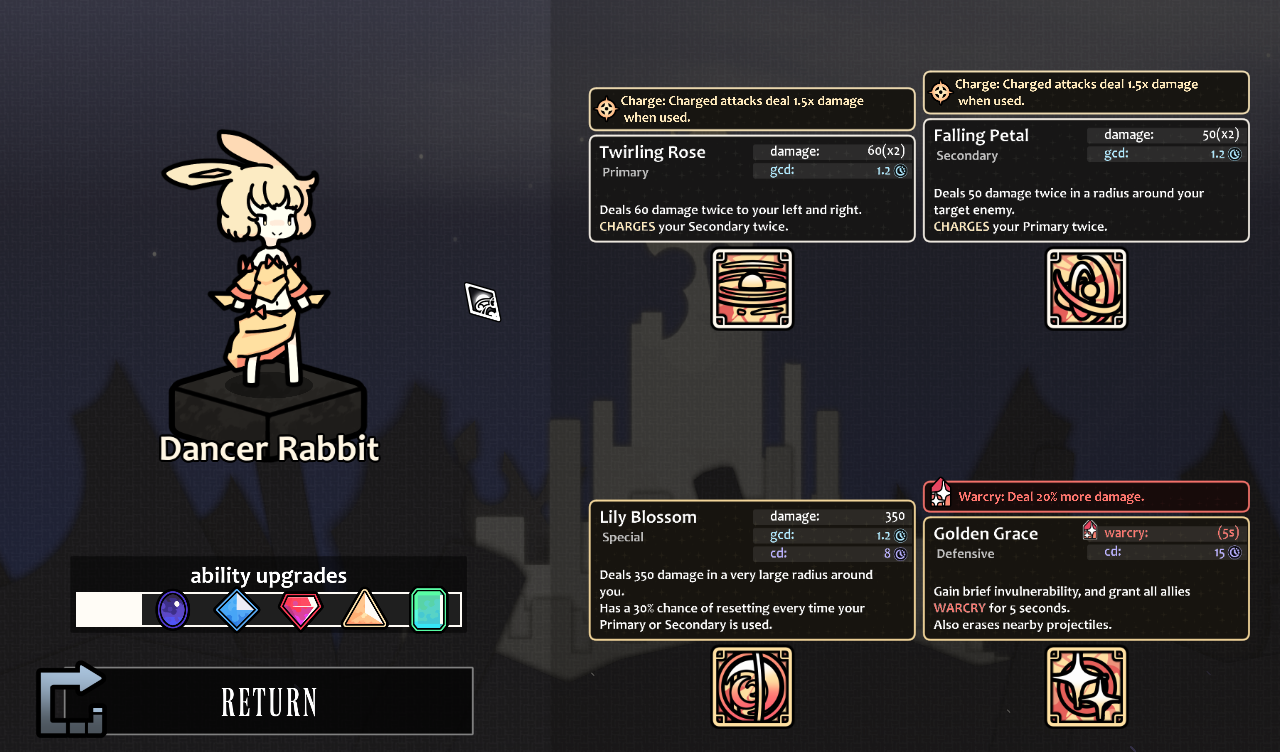This screenshot has height=752, width=1280.
Task: Pick the Golden Grace ability icon
Action: 1086,686
